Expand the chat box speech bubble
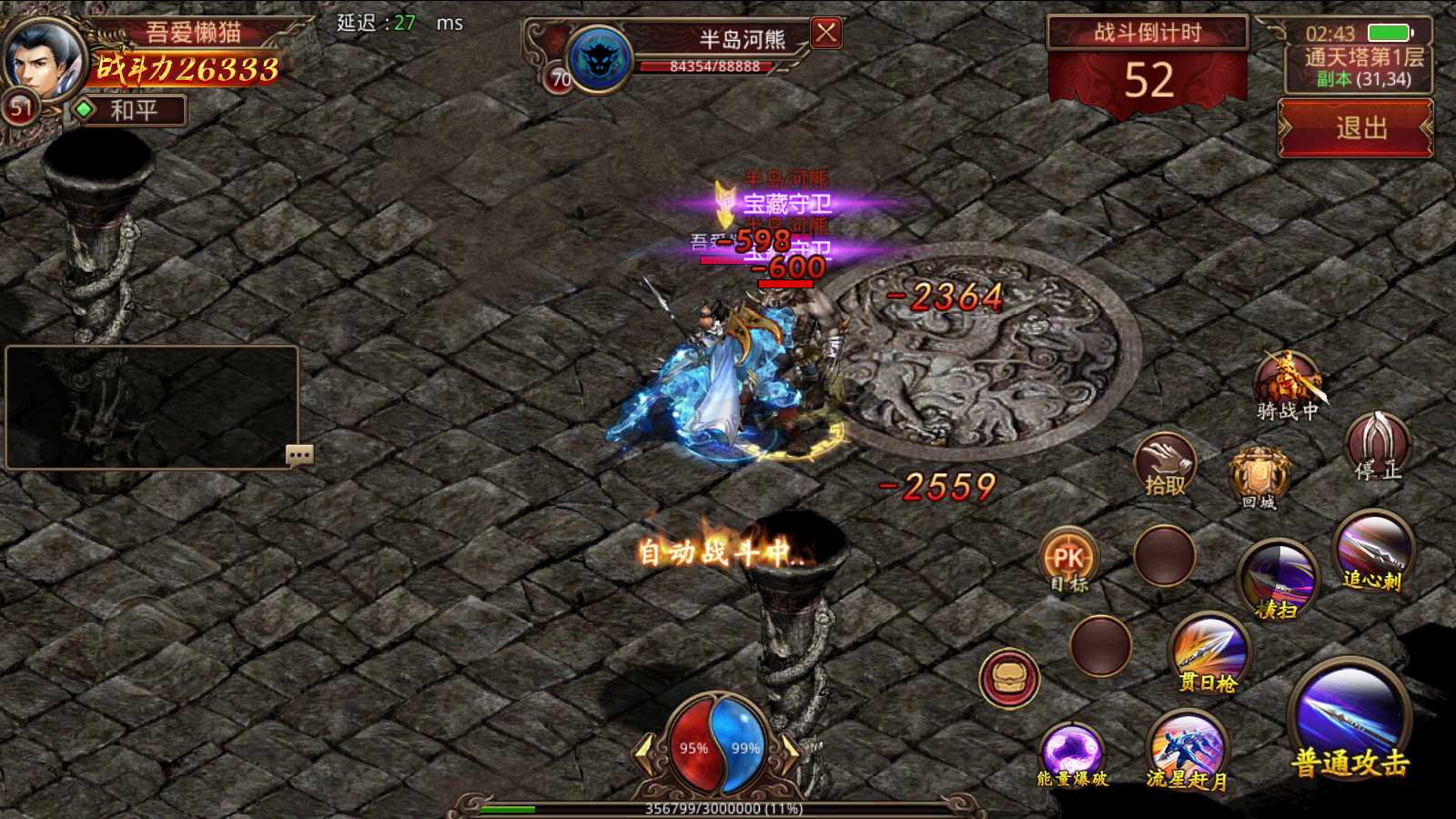This screenshot has width=1456, height=819. coord(299,454)
